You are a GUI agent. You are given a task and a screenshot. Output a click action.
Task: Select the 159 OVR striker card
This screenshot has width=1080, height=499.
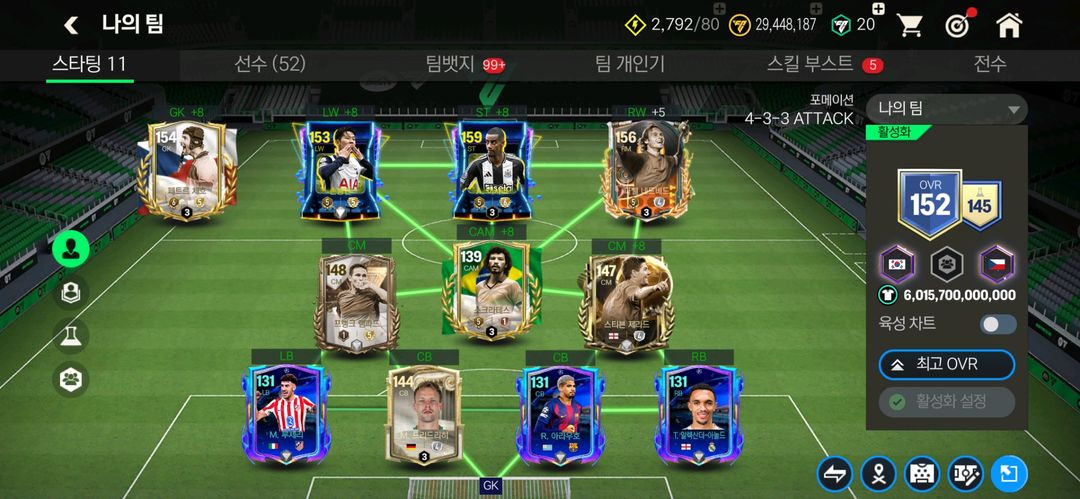point(492,170)
